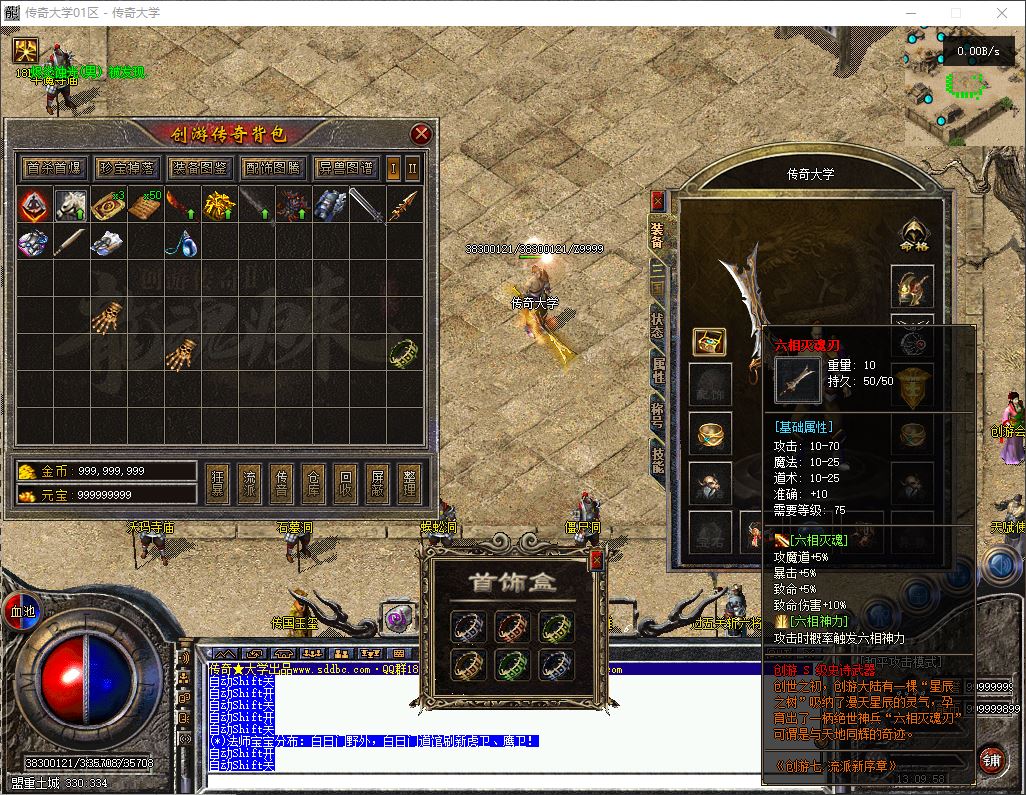Open the 装备图鉴 panel
Screen dimensions: 1026x795
199,167
